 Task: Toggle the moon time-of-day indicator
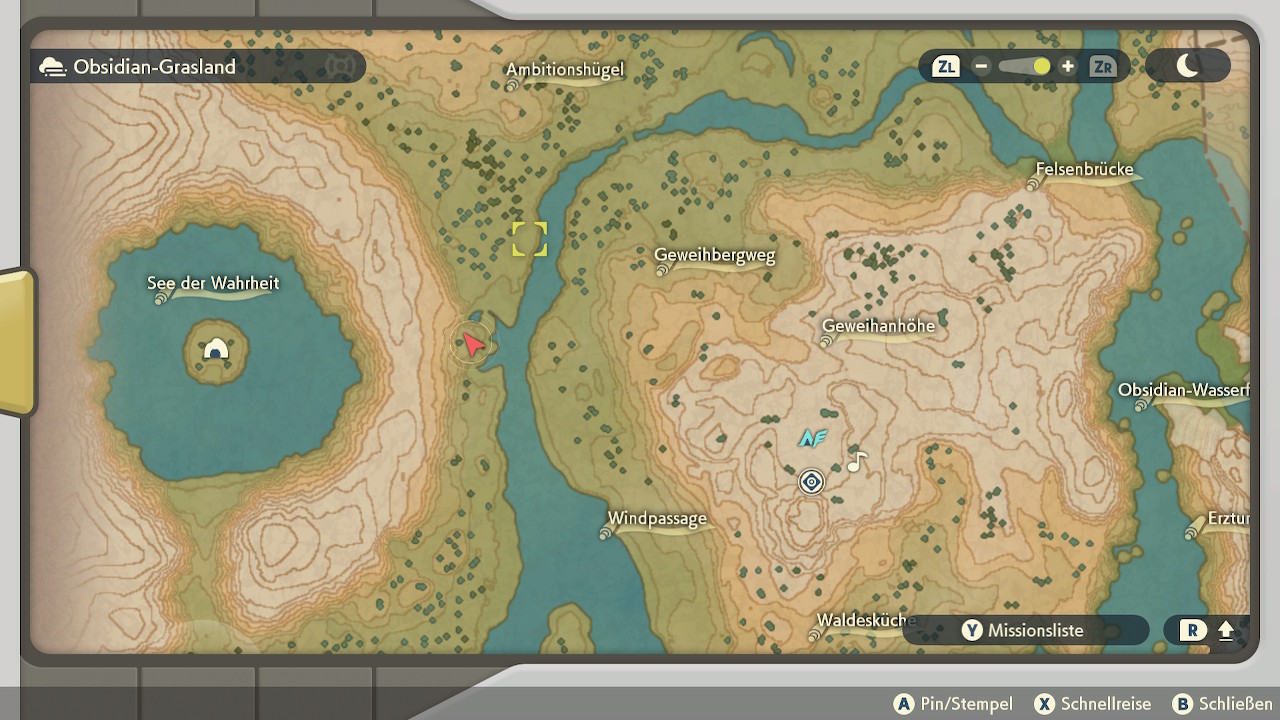(x=1188, y=67)
